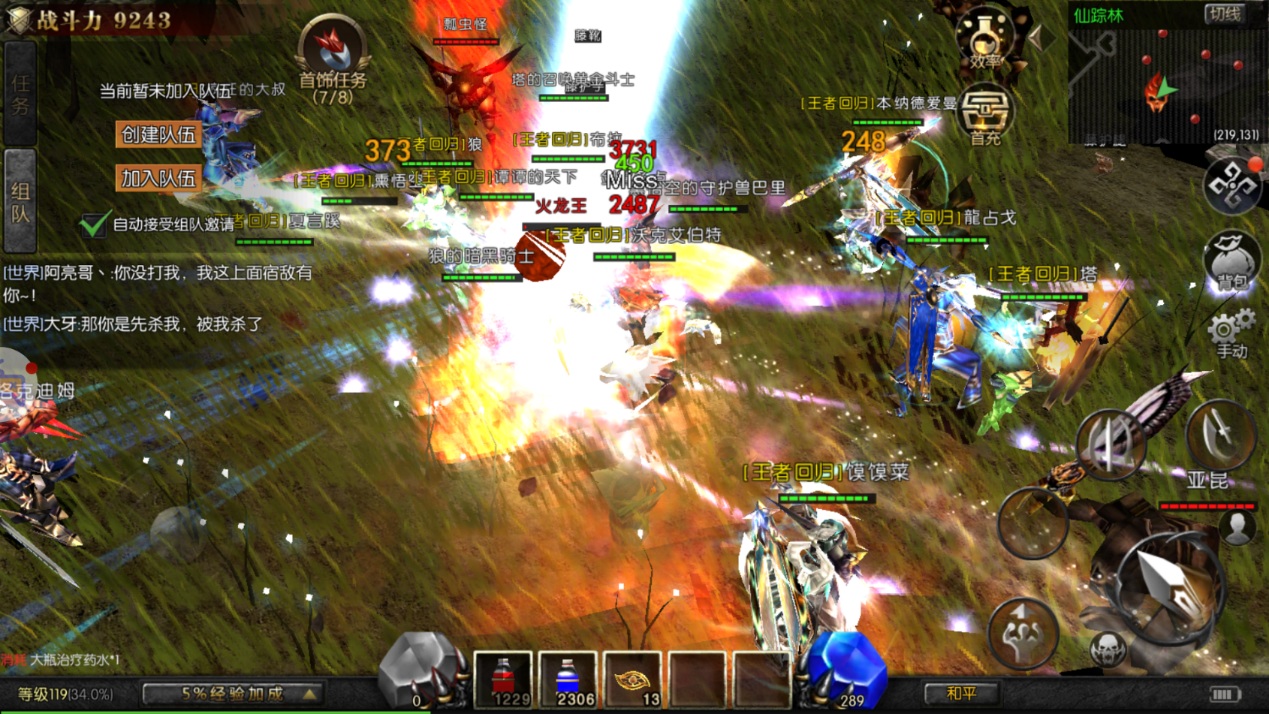The width and height of the screenshot is (1269, 714).
Task: Open the 首饰任务 jewelry quest tracker
Action: (x=333, y=60)
